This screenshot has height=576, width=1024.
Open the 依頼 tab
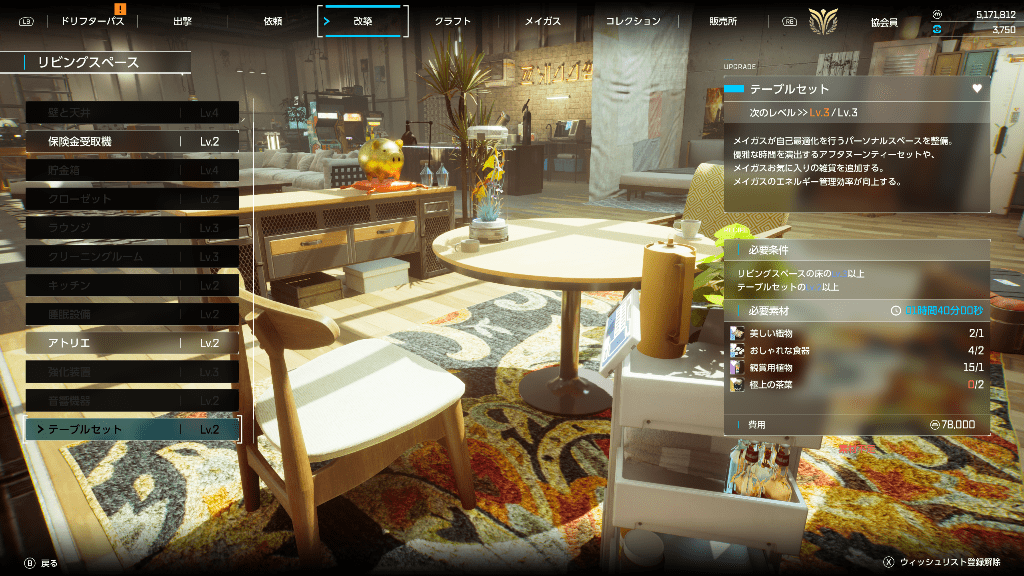(272, 21)
